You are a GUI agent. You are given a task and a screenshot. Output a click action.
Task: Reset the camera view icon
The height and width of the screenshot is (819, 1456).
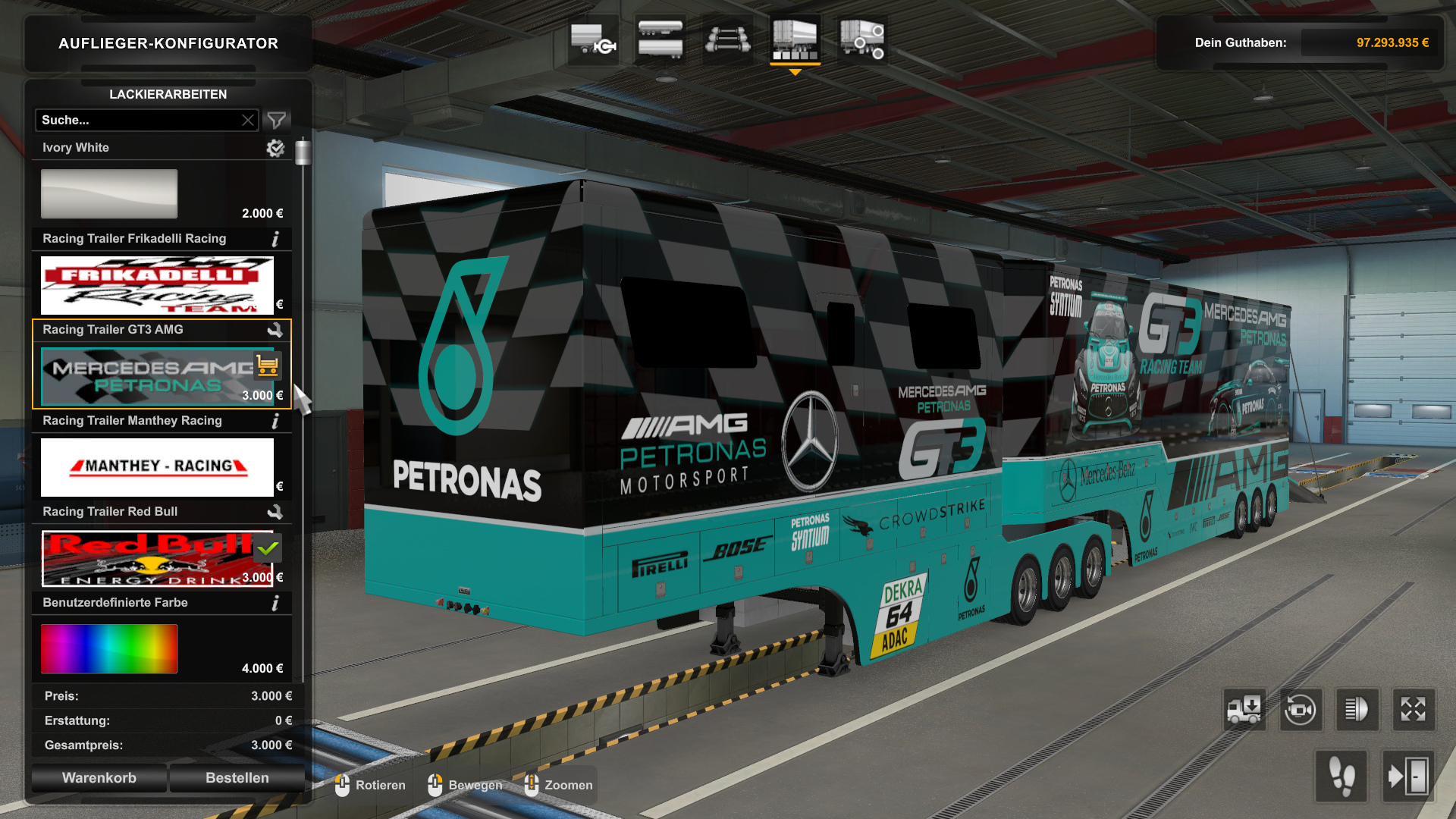point(1301,710)
